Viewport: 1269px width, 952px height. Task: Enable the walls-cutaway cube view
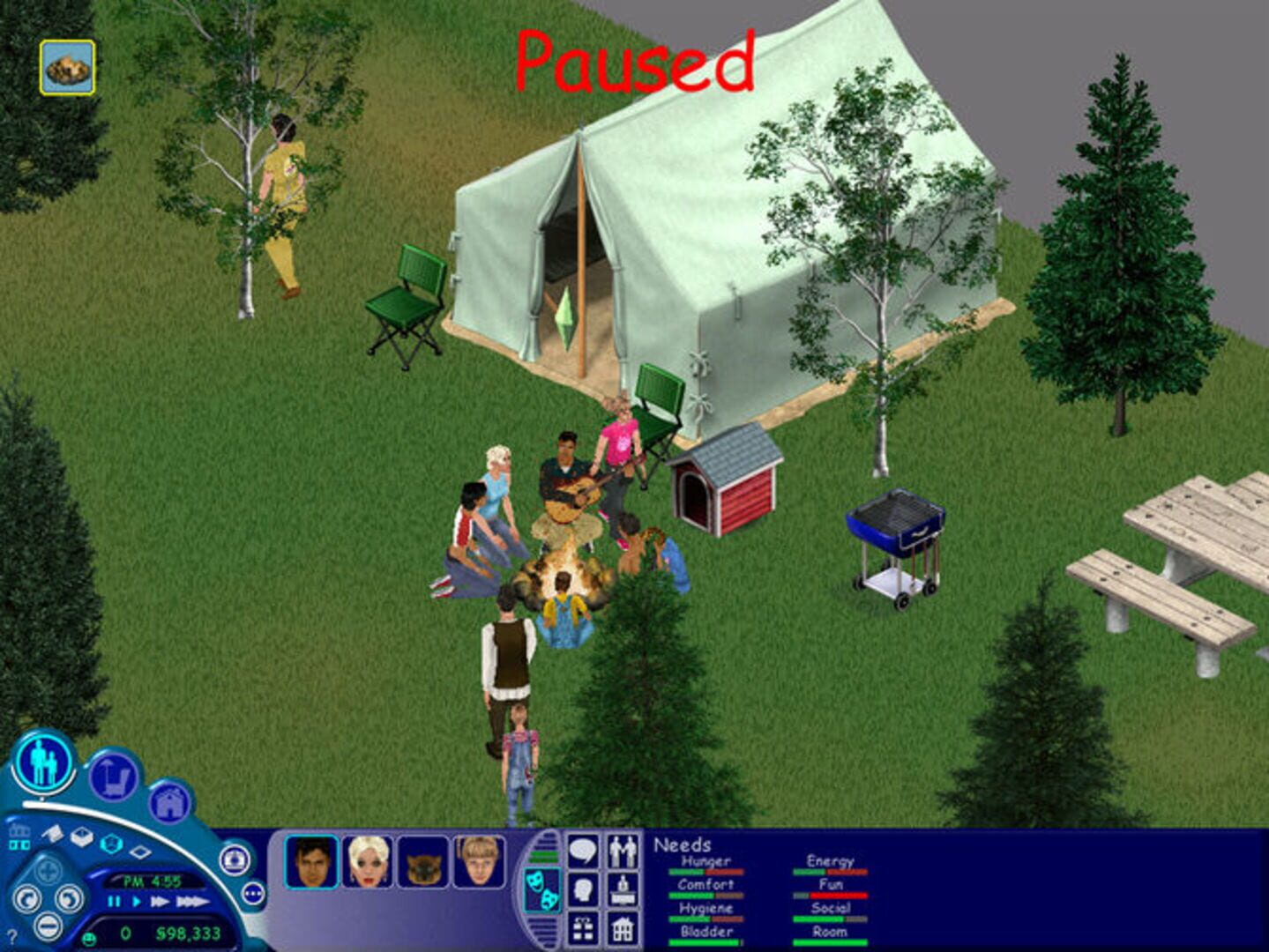[83, 838]
